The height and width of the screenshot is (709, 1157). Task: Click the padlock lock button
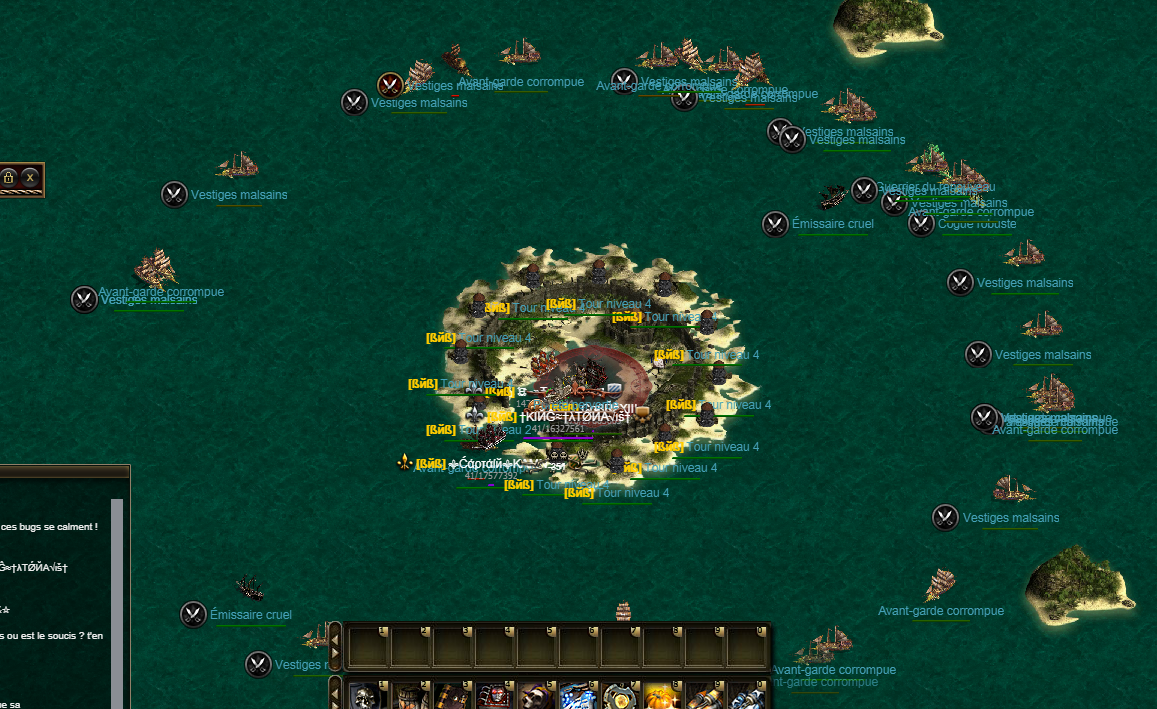(9, 178)
